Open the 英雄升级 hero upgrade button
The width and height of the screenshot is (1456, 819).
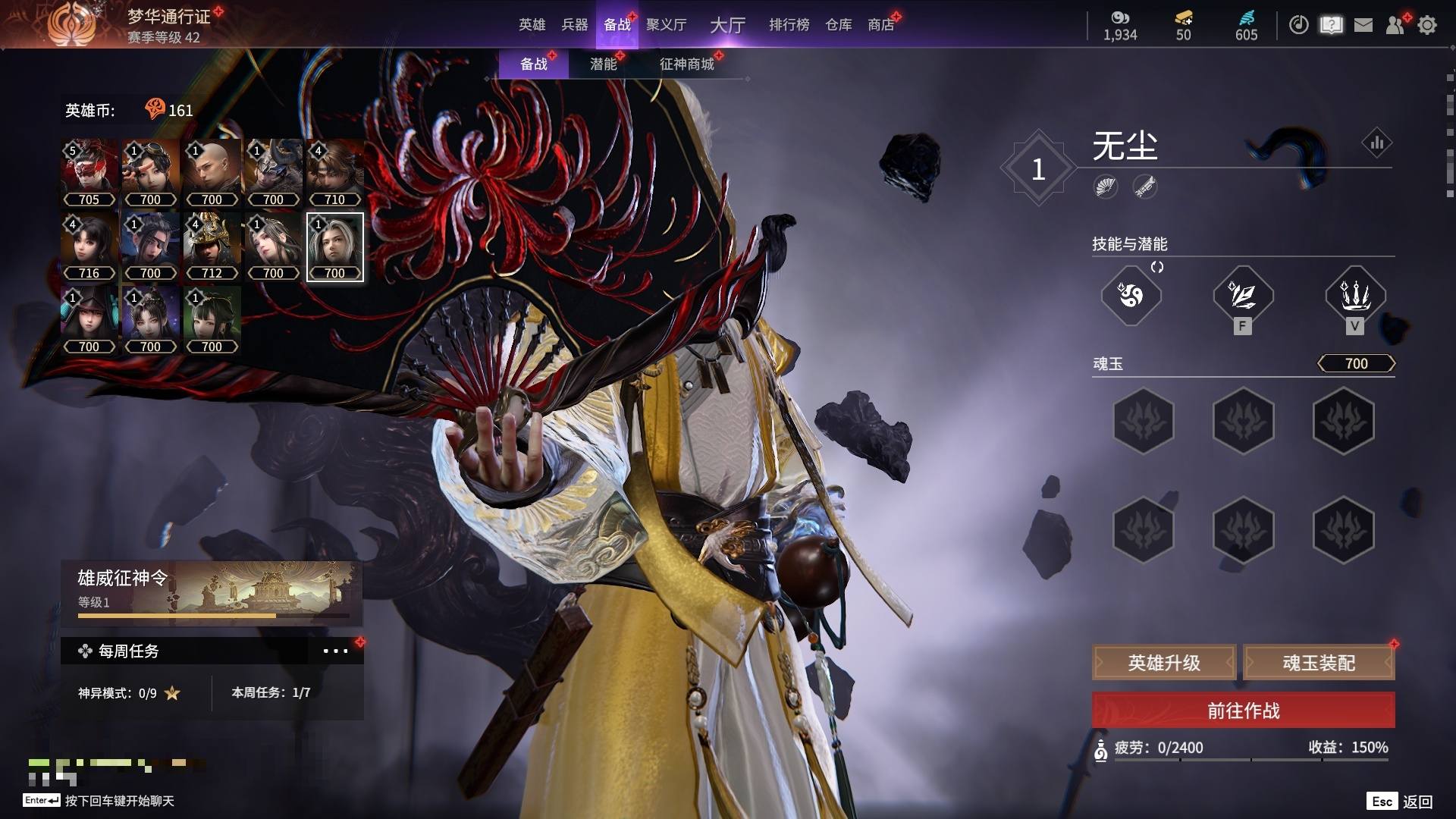1164,663
